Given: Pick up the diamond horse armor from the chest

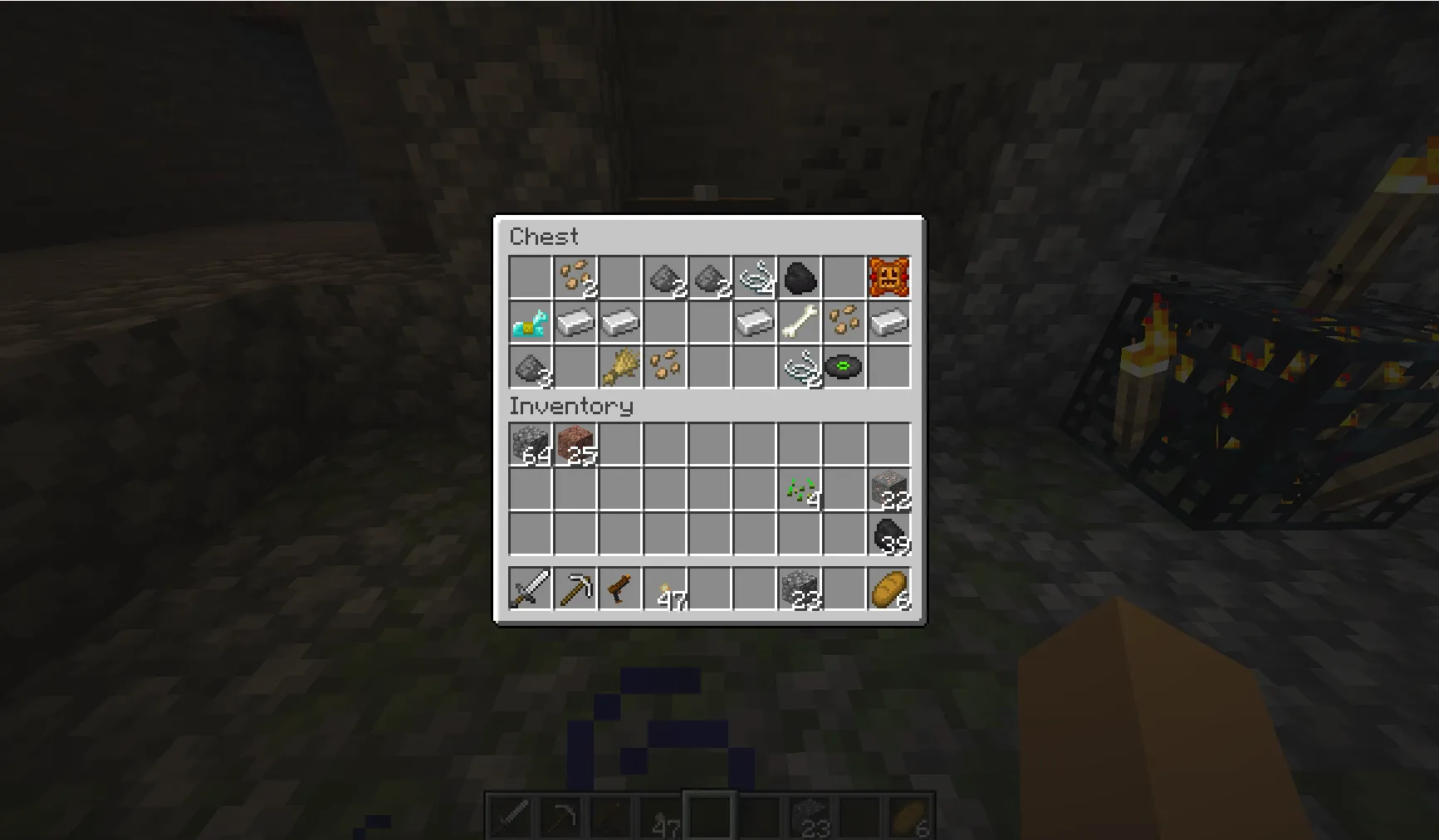Looking at the screenshot, I should pyautogui.click(x=531, y=323).
